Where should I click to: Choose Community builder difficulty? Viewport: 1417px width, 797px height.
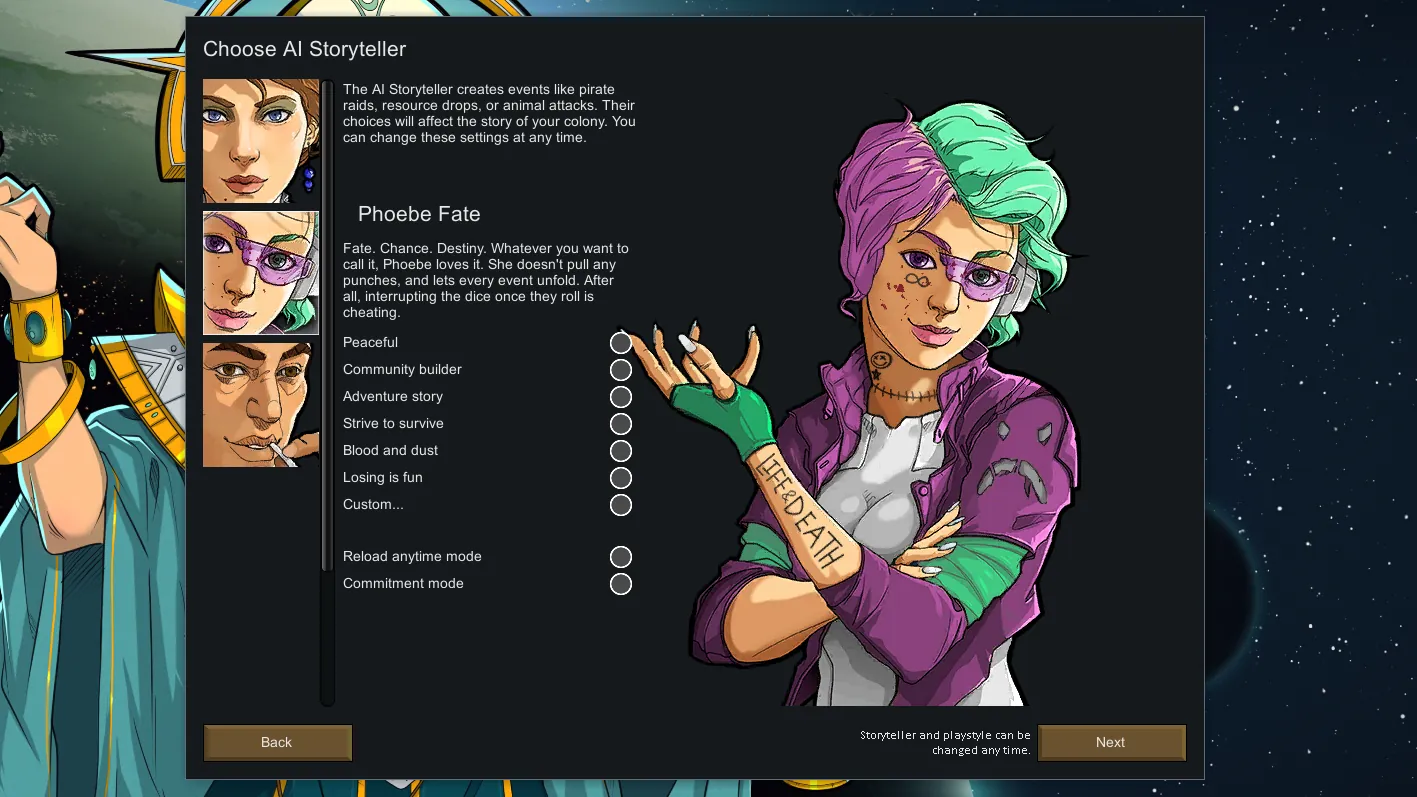621,370
